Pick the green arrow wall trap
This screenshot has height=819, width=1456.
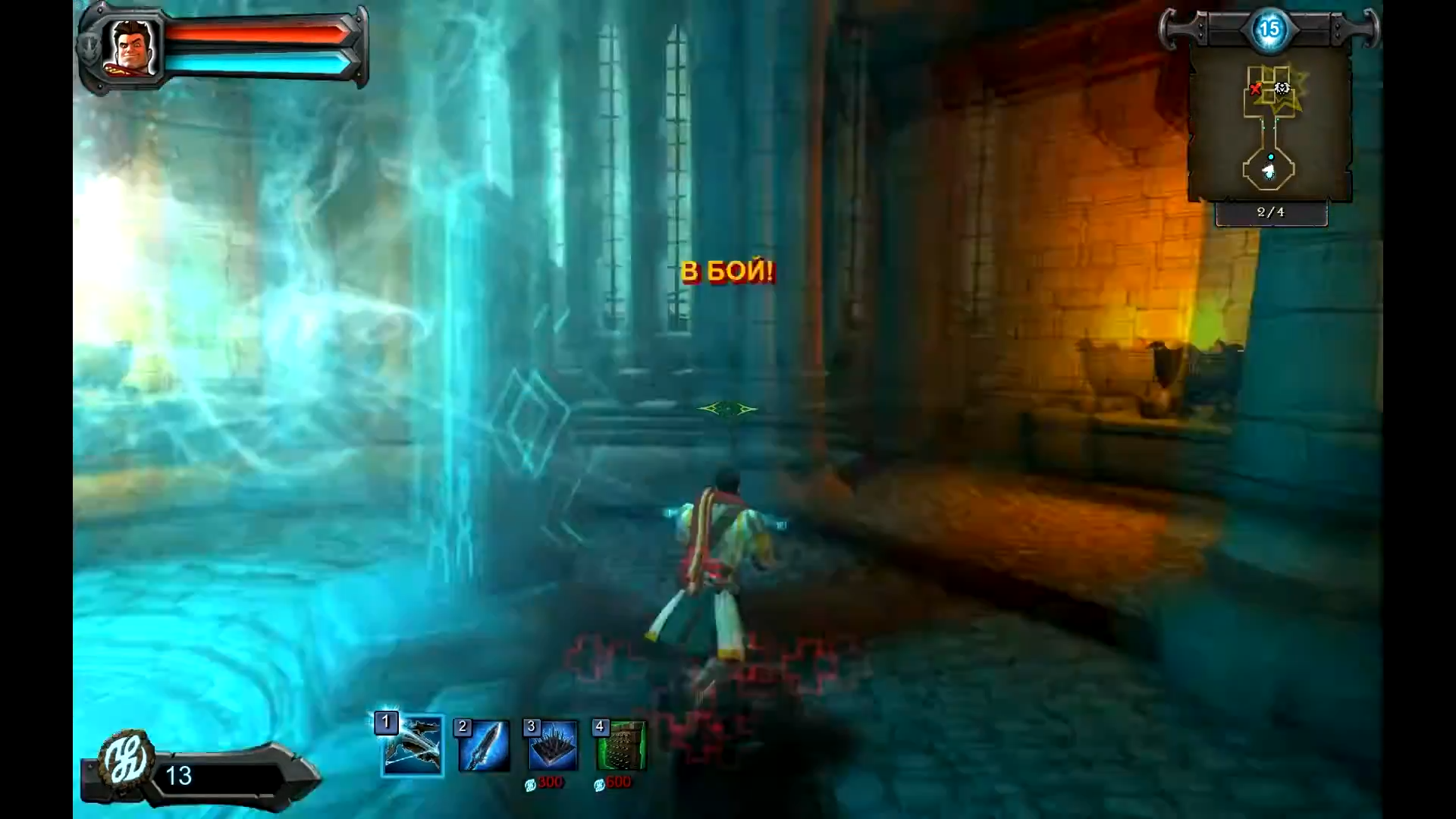[621, 746]
